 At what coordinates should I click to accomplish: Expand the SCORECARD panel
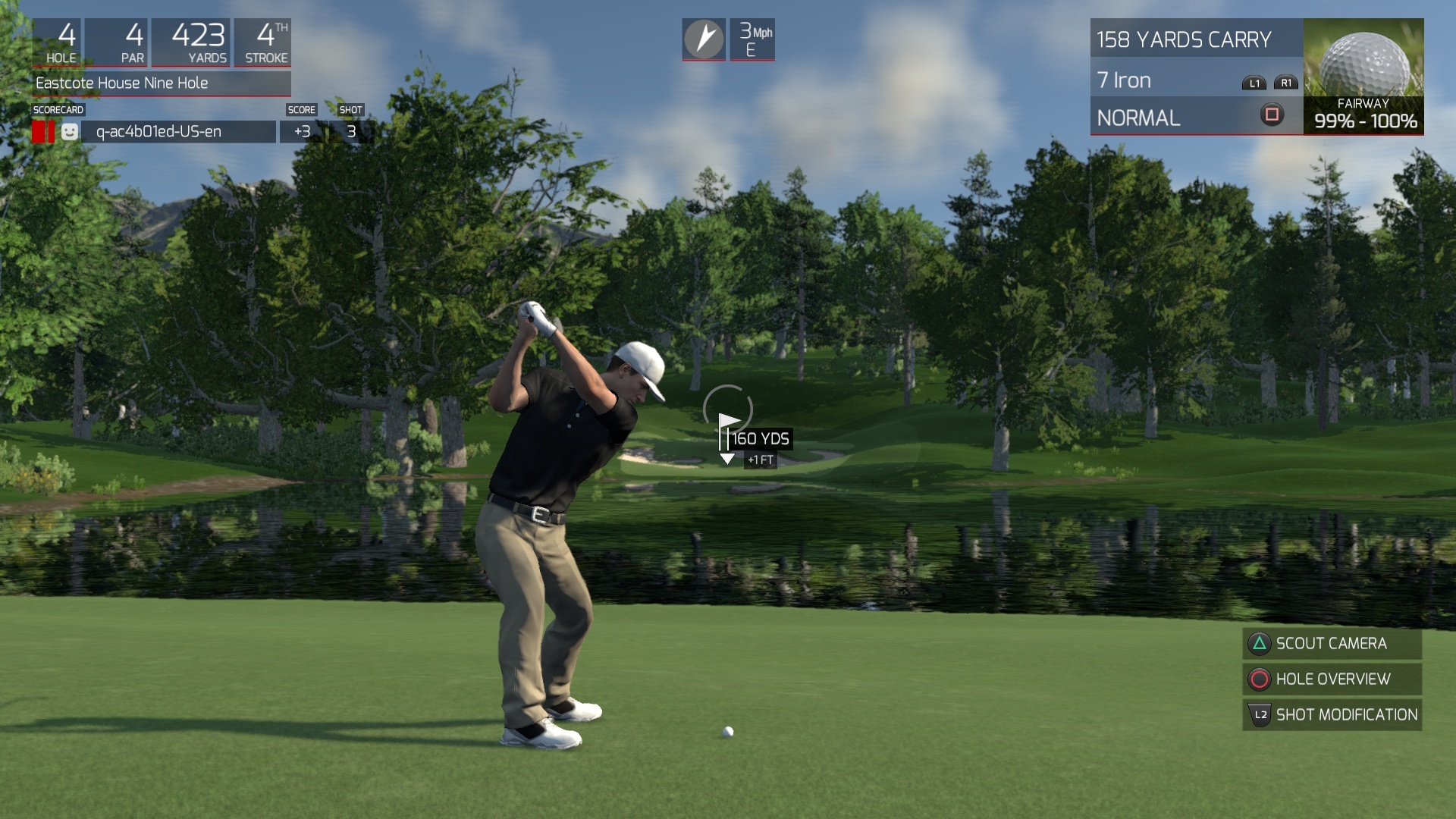(x=57, y=109)
